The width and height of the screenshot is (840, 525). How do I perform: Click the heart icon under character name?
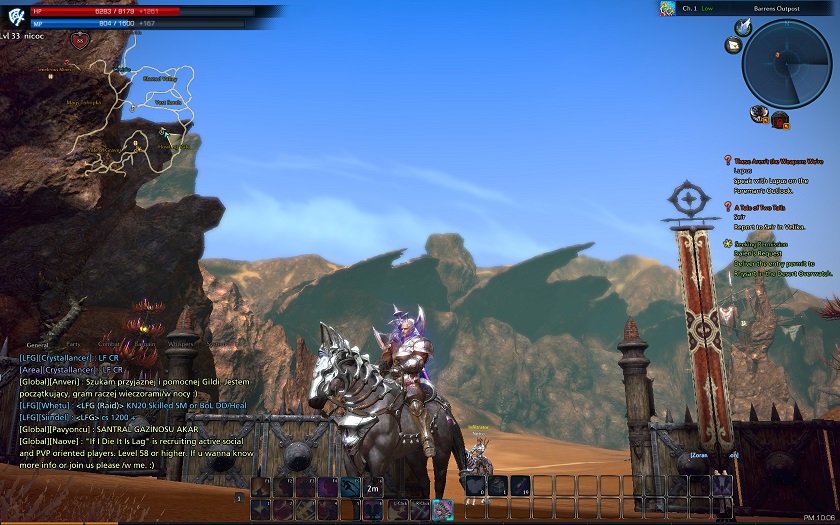[x=81, y=41]
